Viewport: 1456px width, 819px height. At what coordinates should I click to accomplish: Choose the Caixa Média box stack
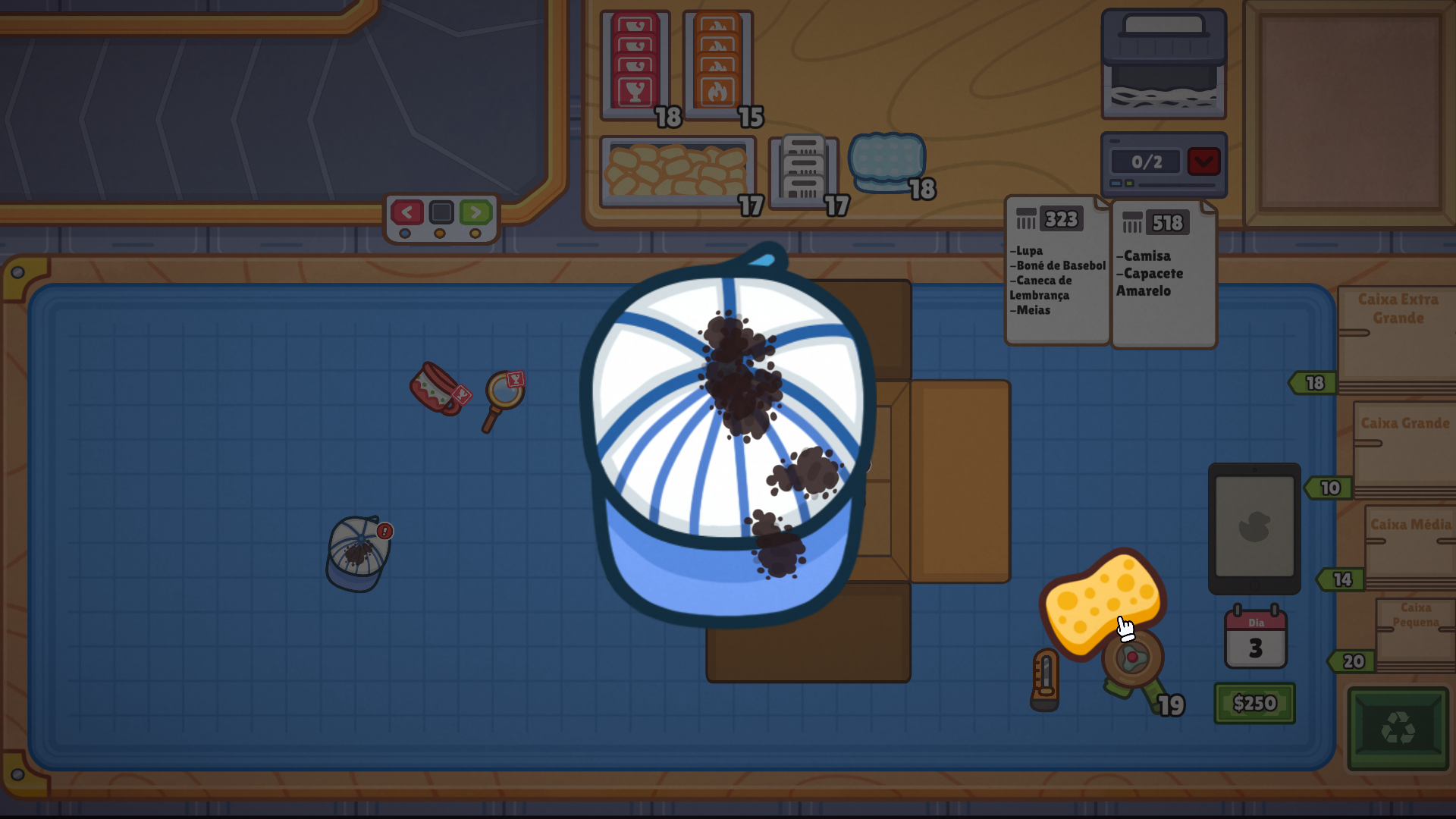coord(1410,546)
